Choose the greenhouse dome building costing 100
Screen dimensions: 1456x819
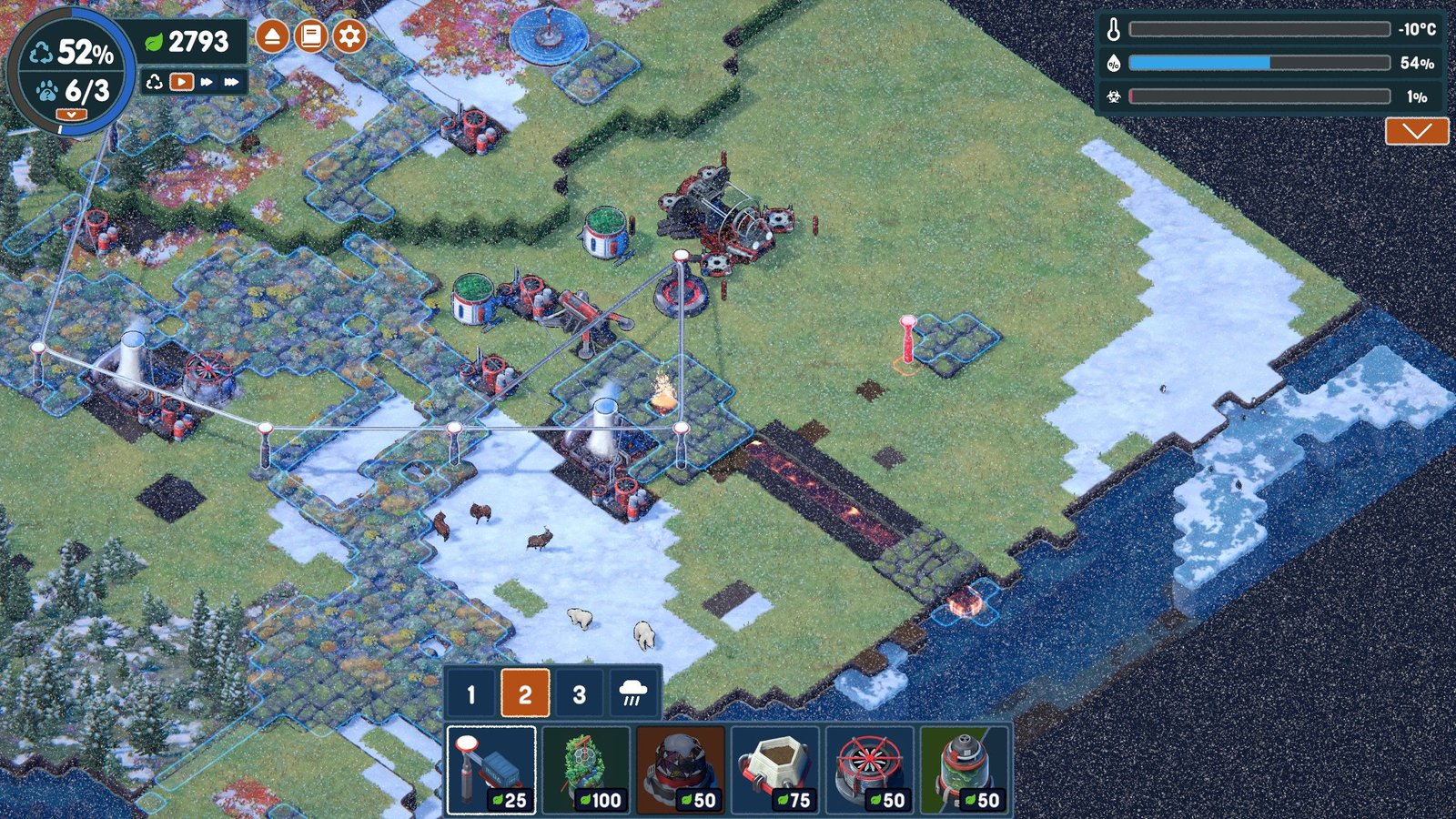[x=586, y=770]
